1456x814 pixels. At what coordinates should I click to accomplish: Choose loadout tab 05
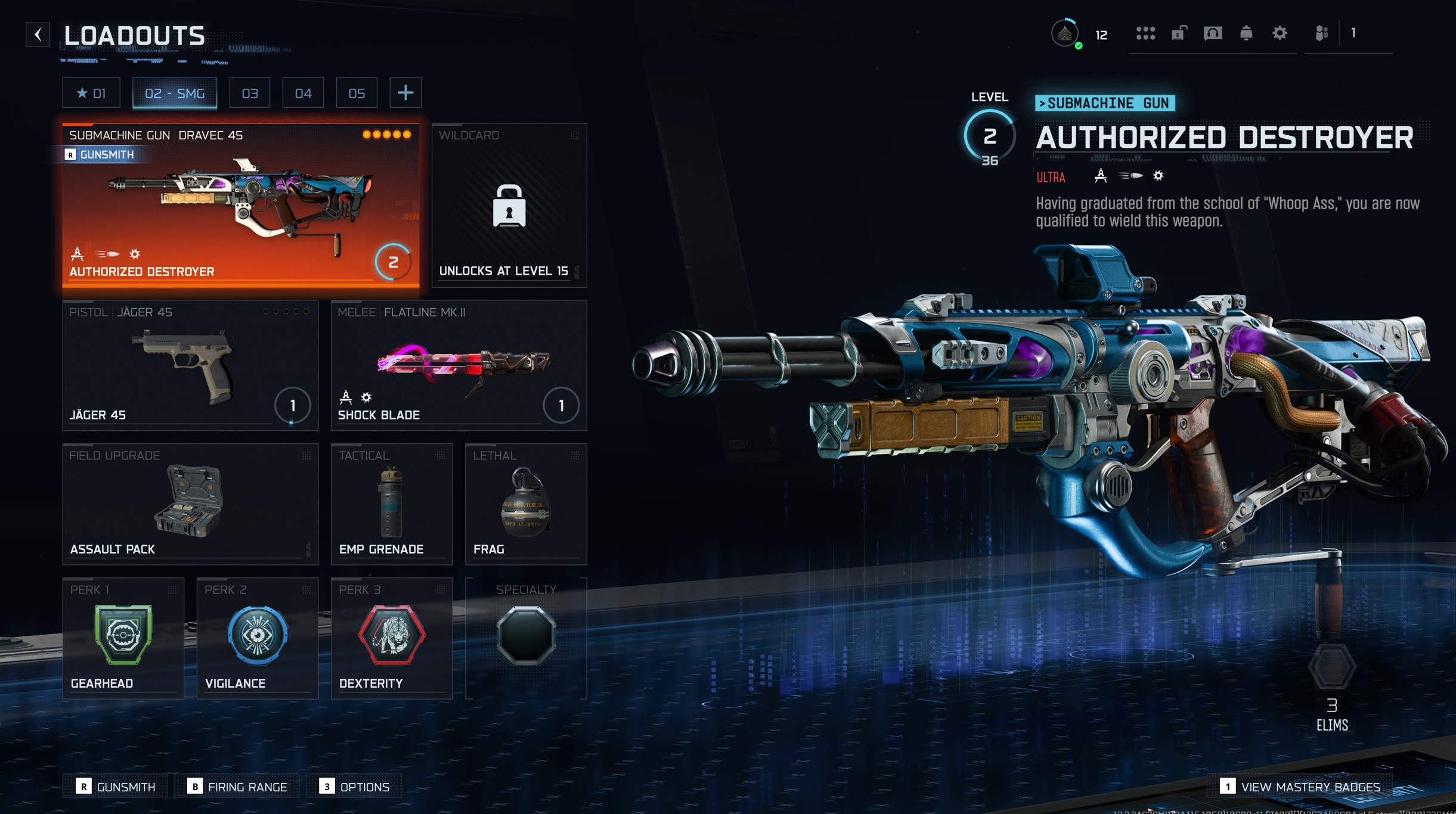[x=357, y=93]
